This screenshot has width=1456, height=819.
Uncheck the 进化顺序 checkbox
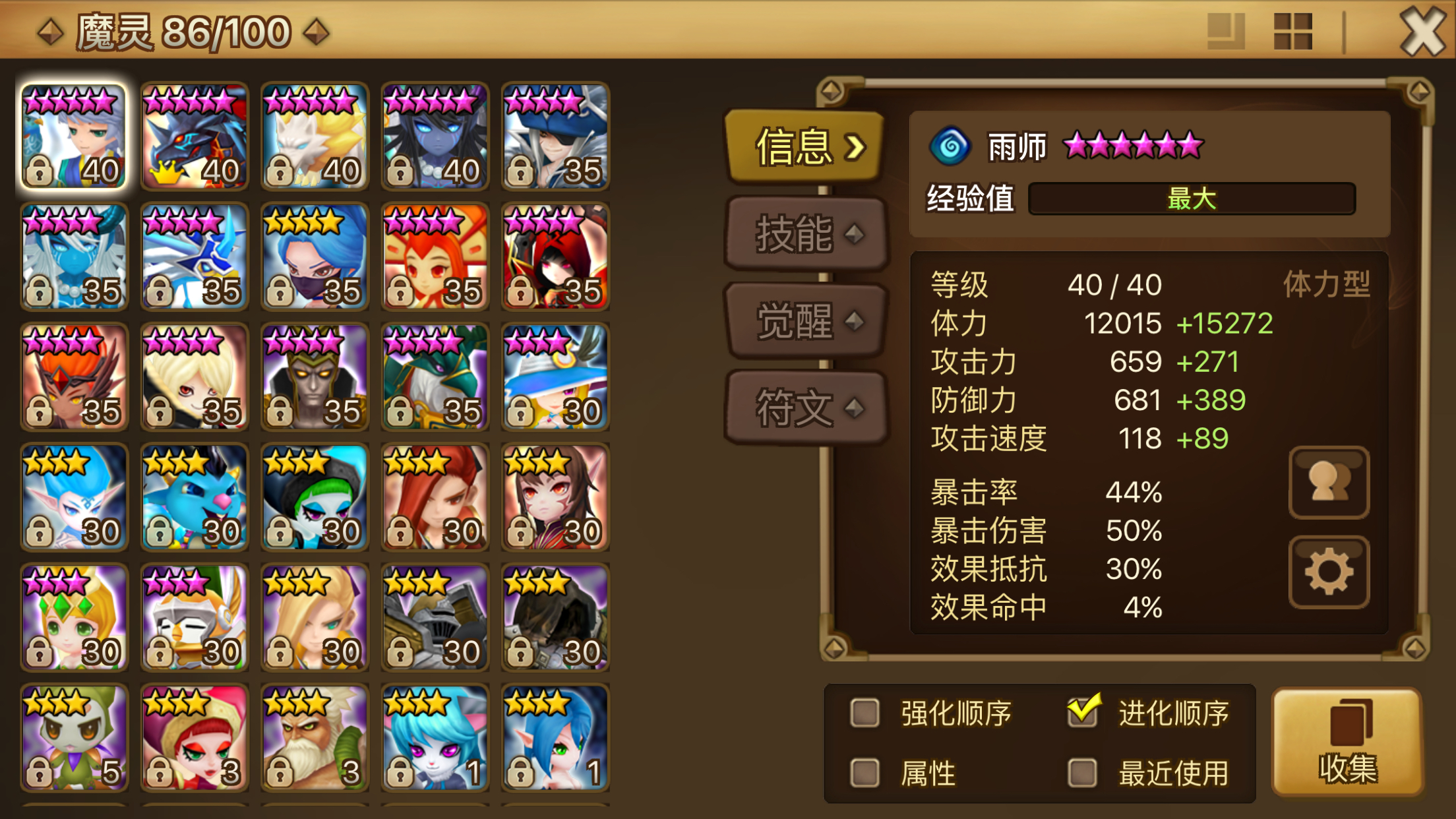click(x=1081, y=711)
